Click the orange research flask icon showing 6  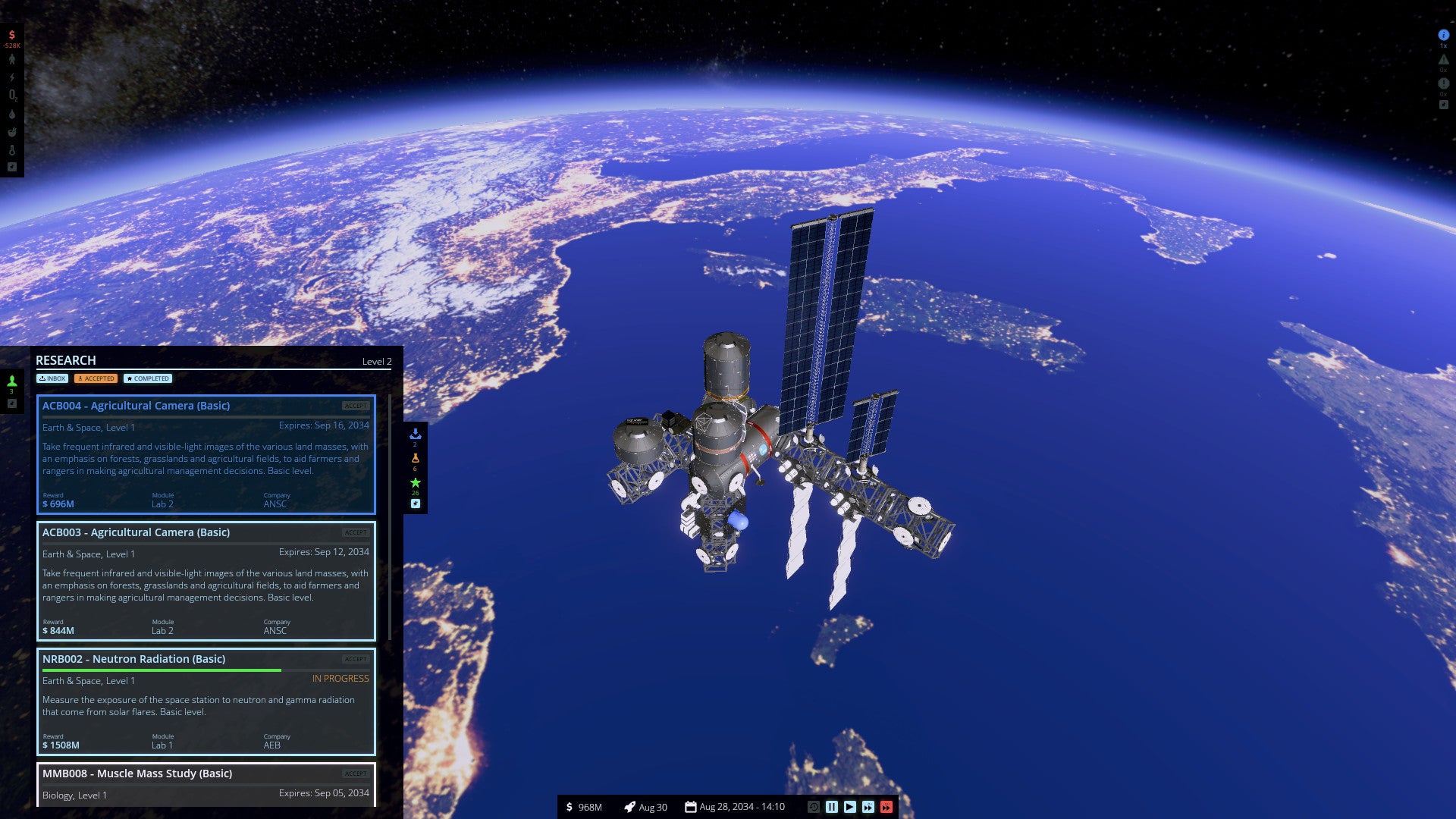click(x=414, y=458)
